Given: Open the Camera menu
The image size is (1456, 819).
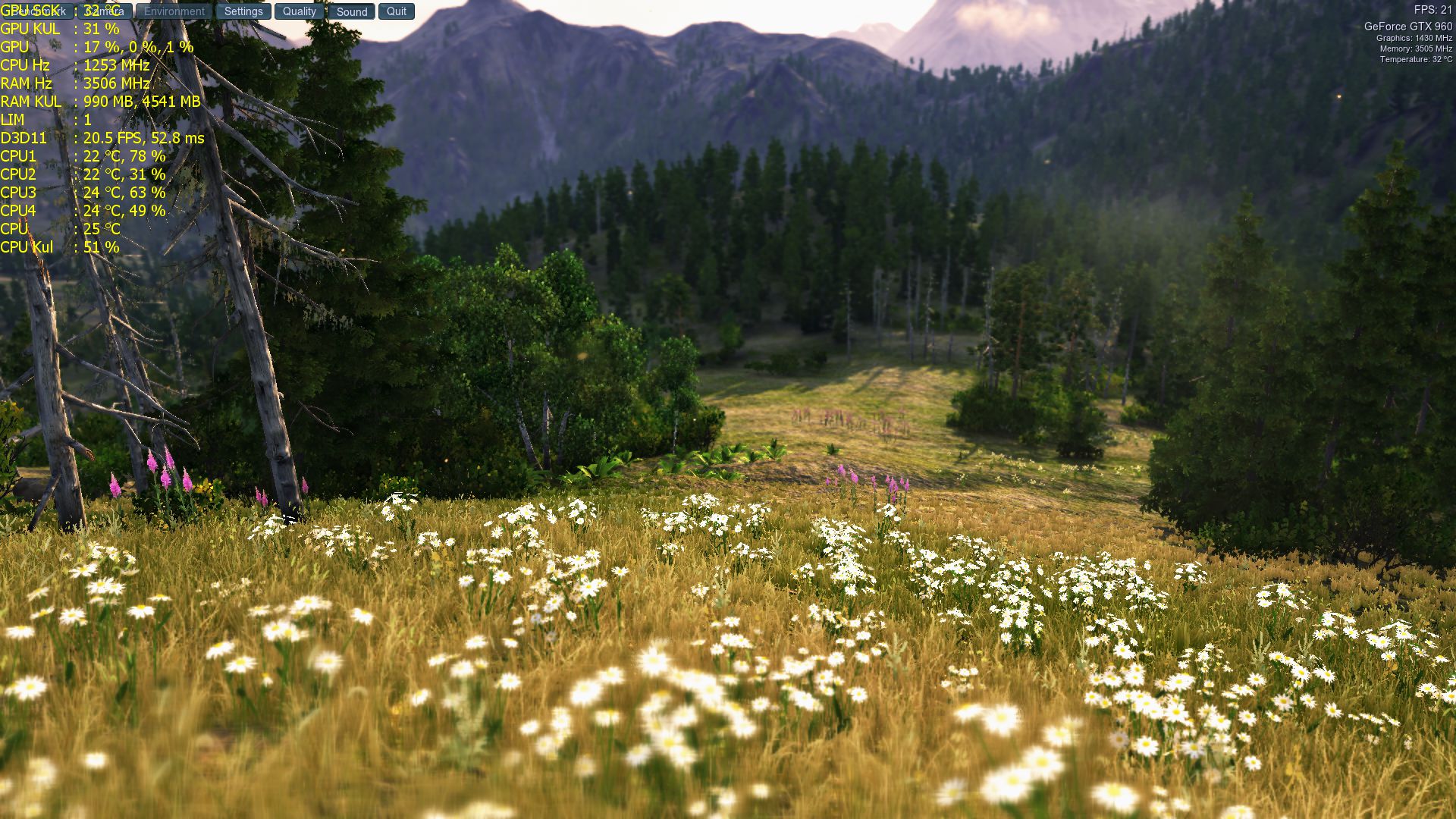Looking at the screenshot, I should 105,11.
